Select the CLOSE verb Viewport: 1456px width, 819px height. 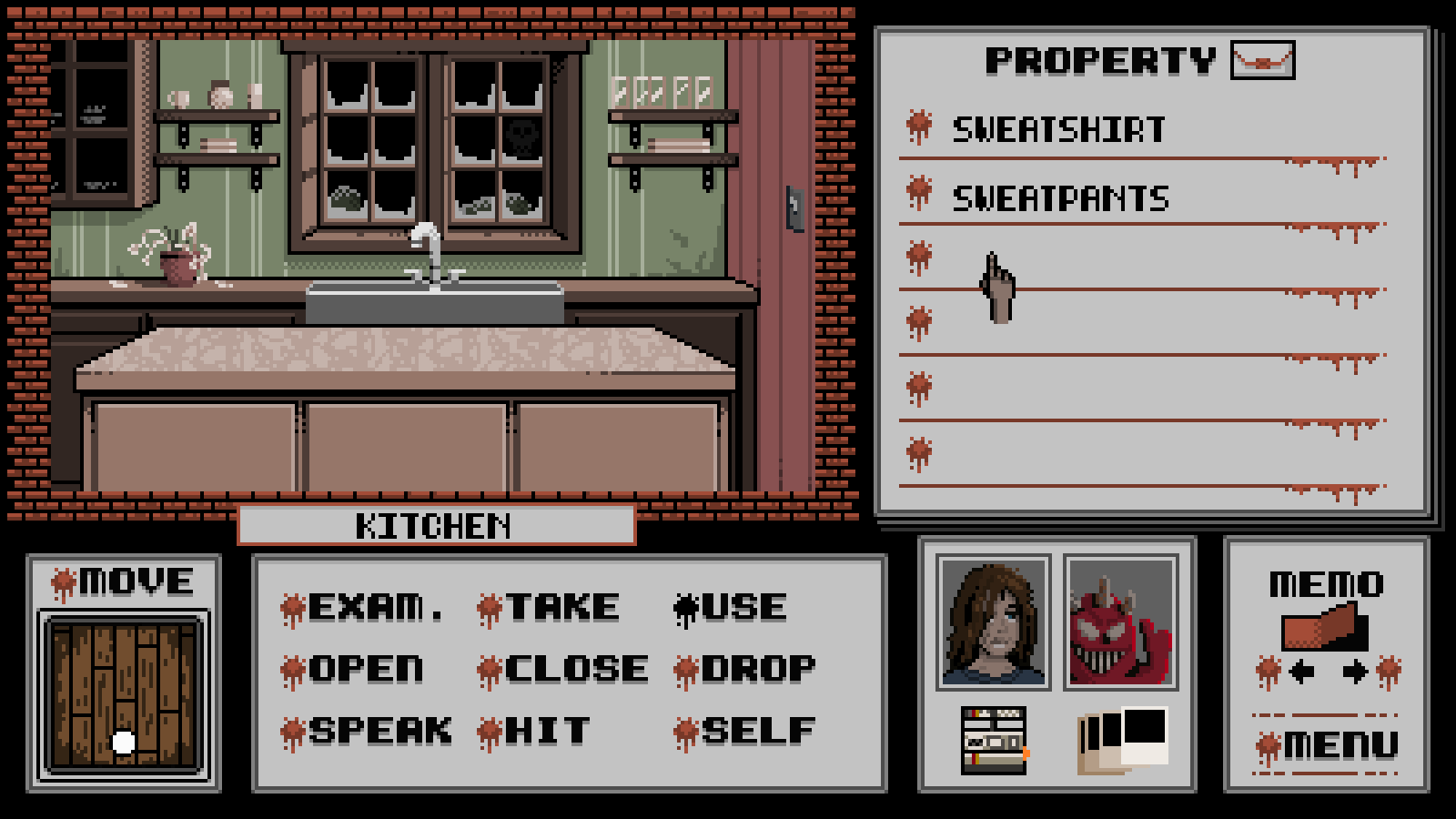575,670
